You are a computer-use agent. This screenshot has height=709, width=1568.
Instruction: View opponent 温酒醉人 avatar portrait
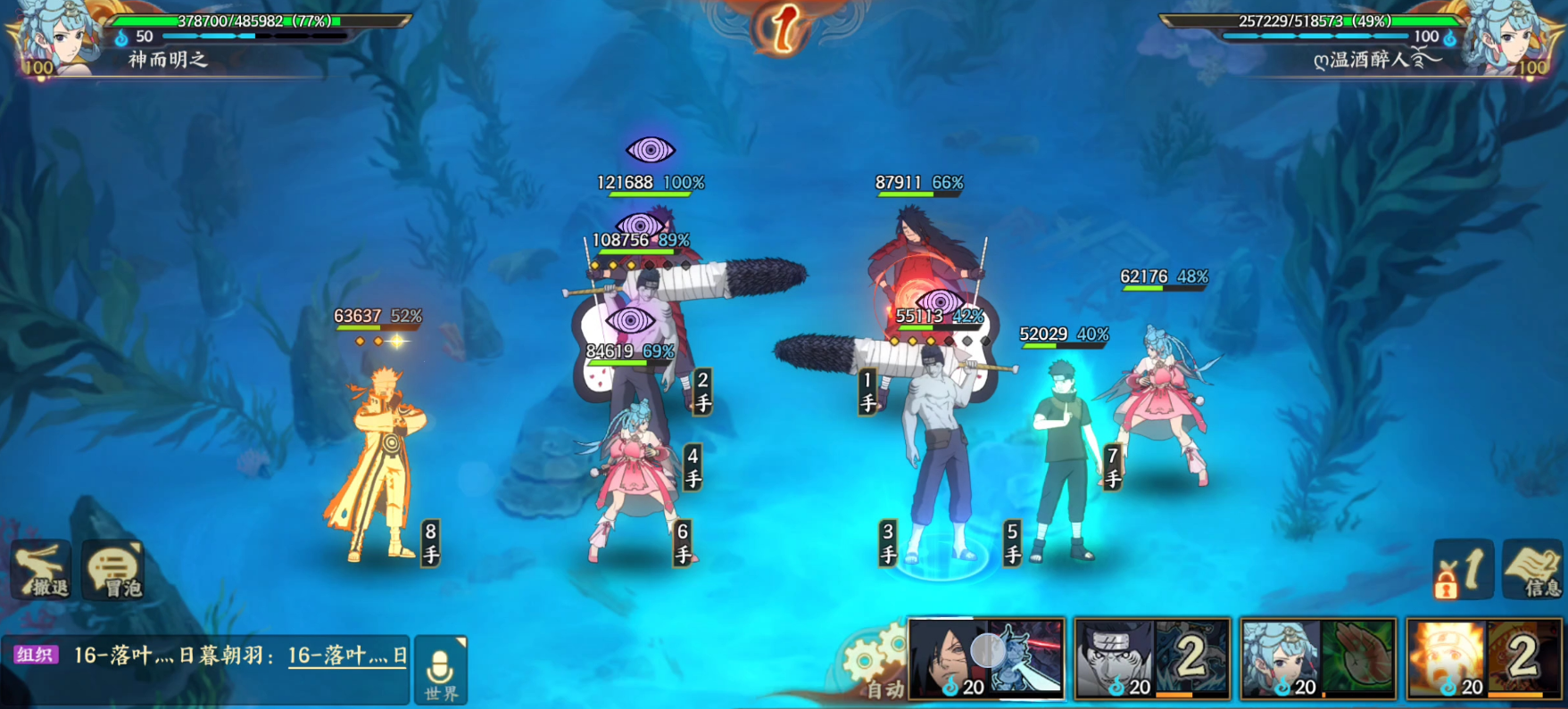(x=1513, y=38)
